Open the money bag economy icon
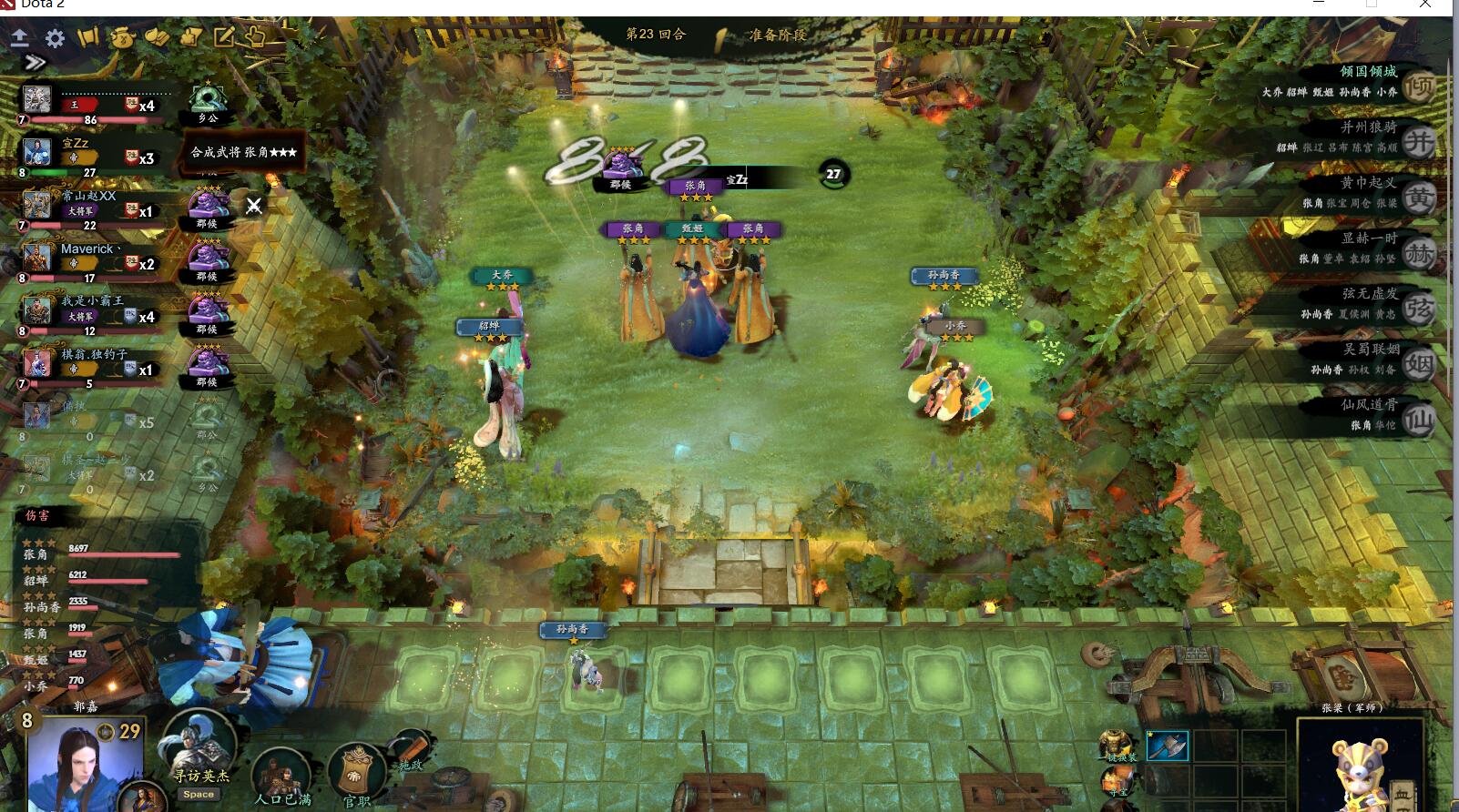1459x812 pixels. [123, 39]
